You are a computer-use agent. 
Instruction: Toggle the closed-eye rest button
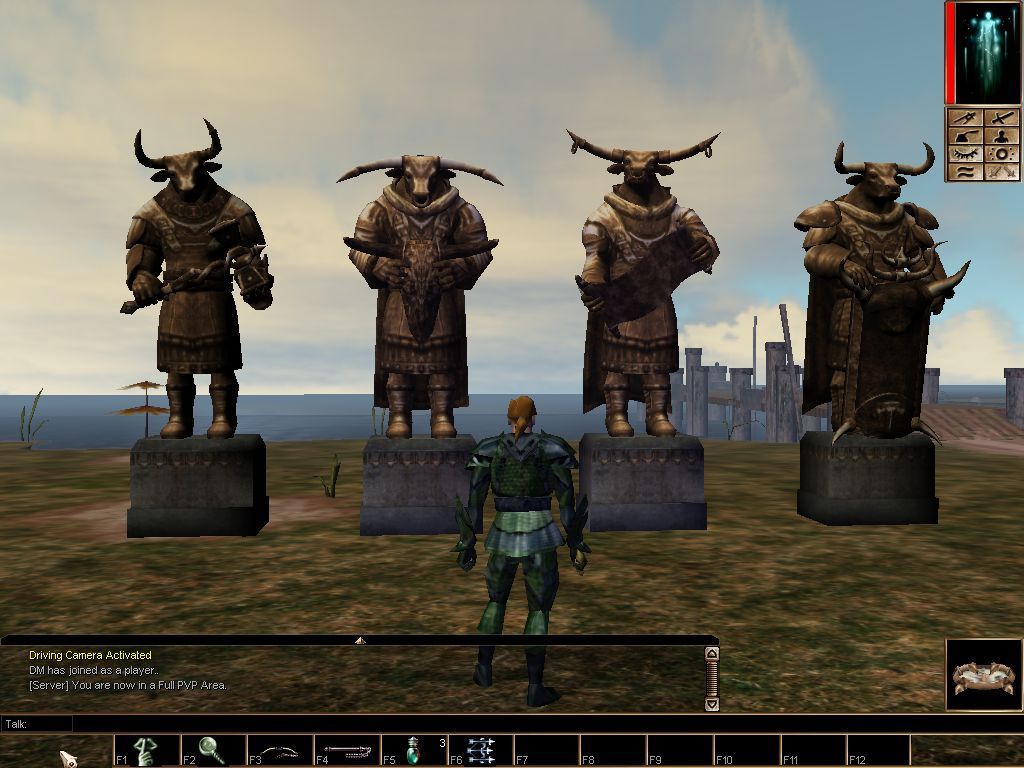pyautogui.click(x=965, y=155)
